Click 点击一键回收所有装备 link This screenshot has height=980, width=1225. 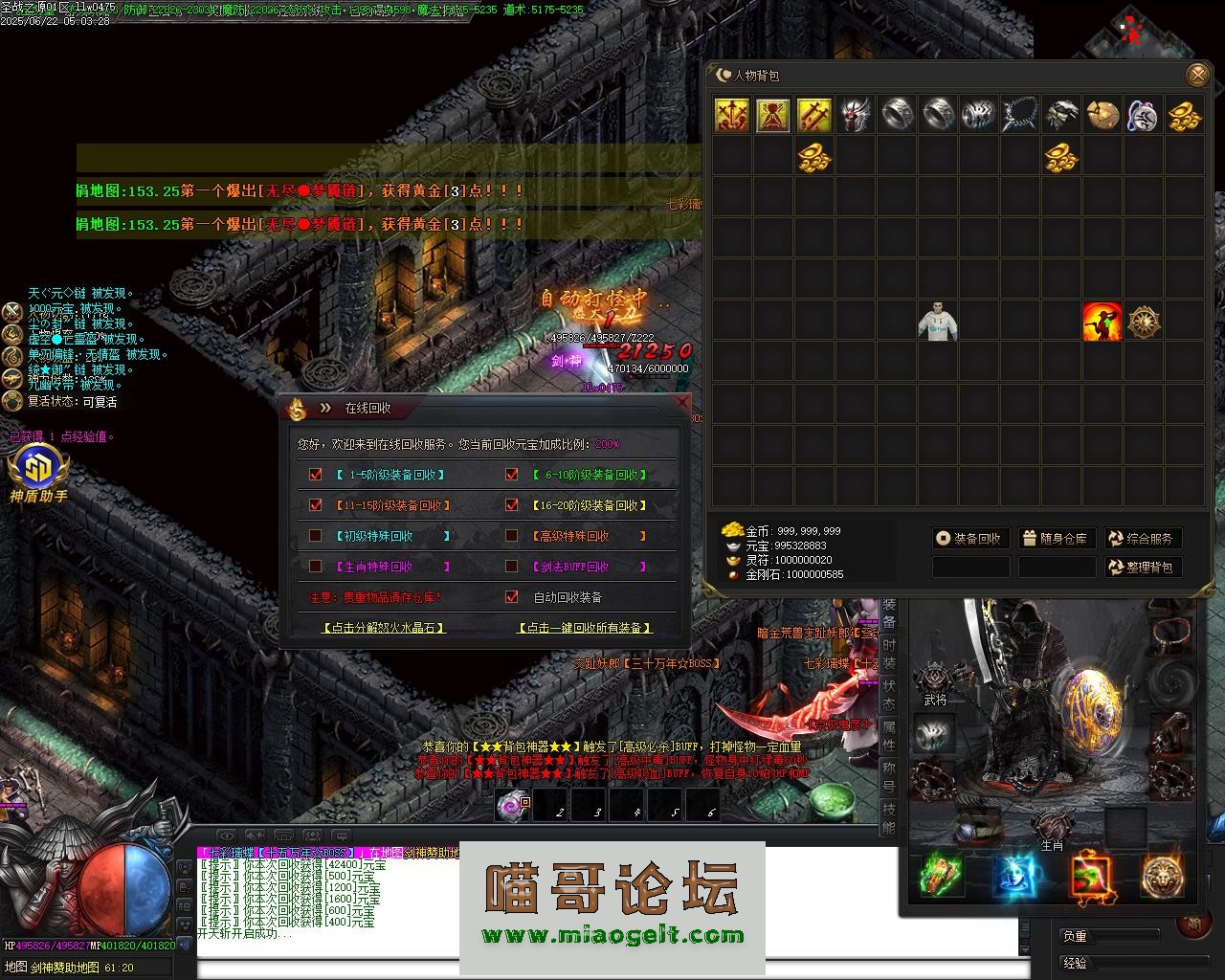(584, 628)
